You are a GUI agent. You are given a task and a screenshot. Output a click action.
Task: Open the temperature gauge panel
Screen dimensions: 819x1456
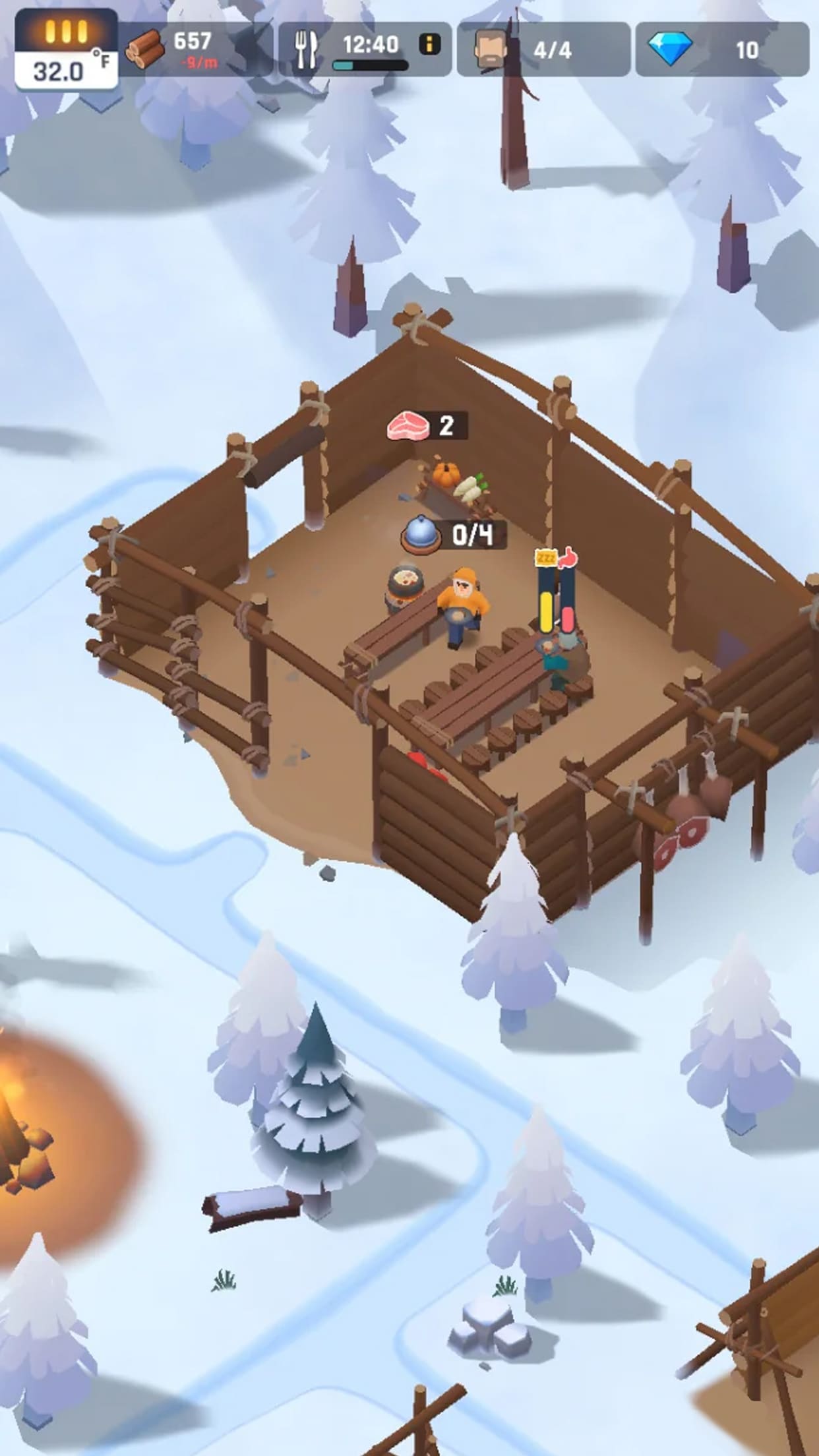[x=66, y=50]
